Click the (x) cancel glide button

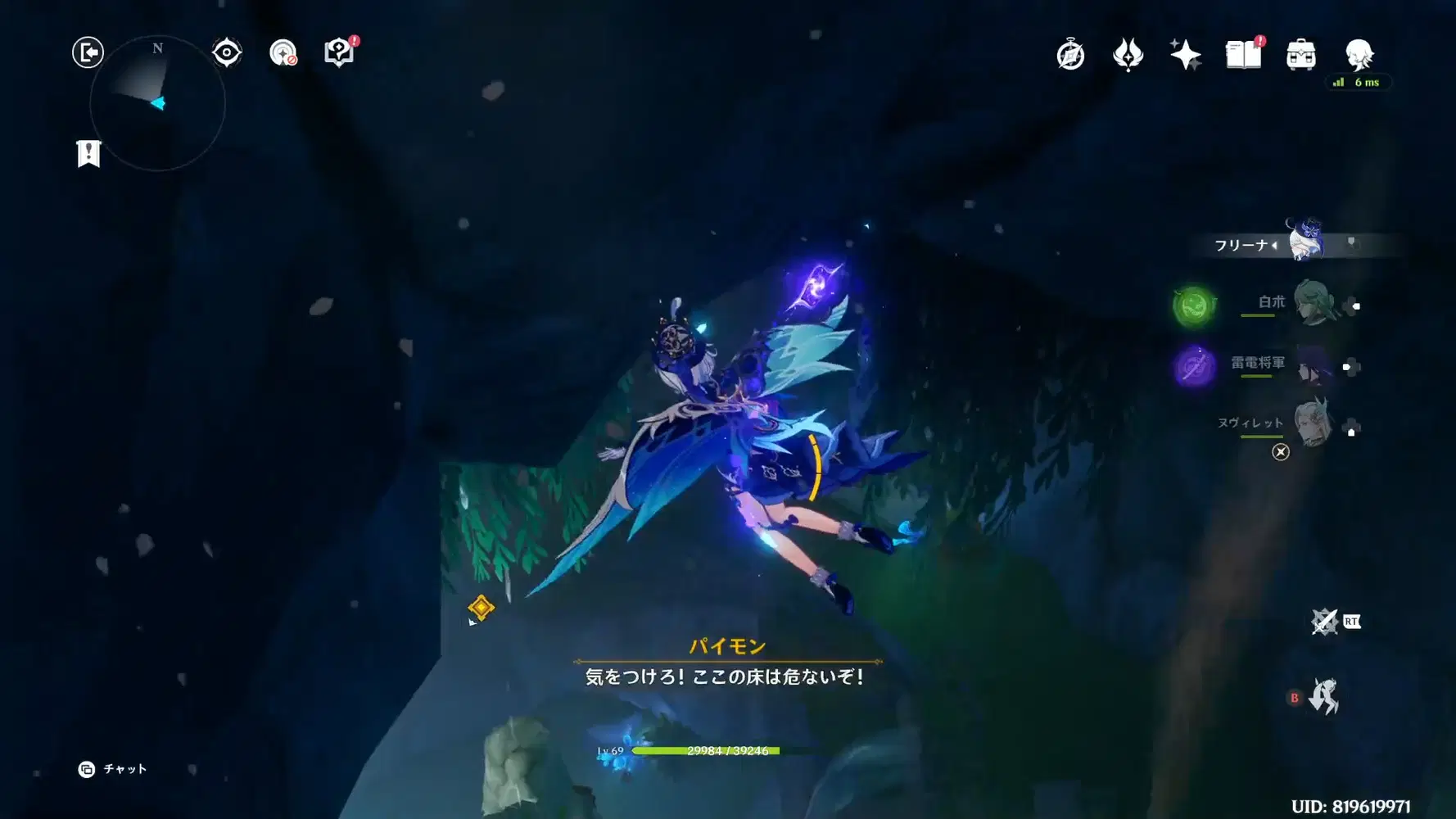[x=1280, y=452]
